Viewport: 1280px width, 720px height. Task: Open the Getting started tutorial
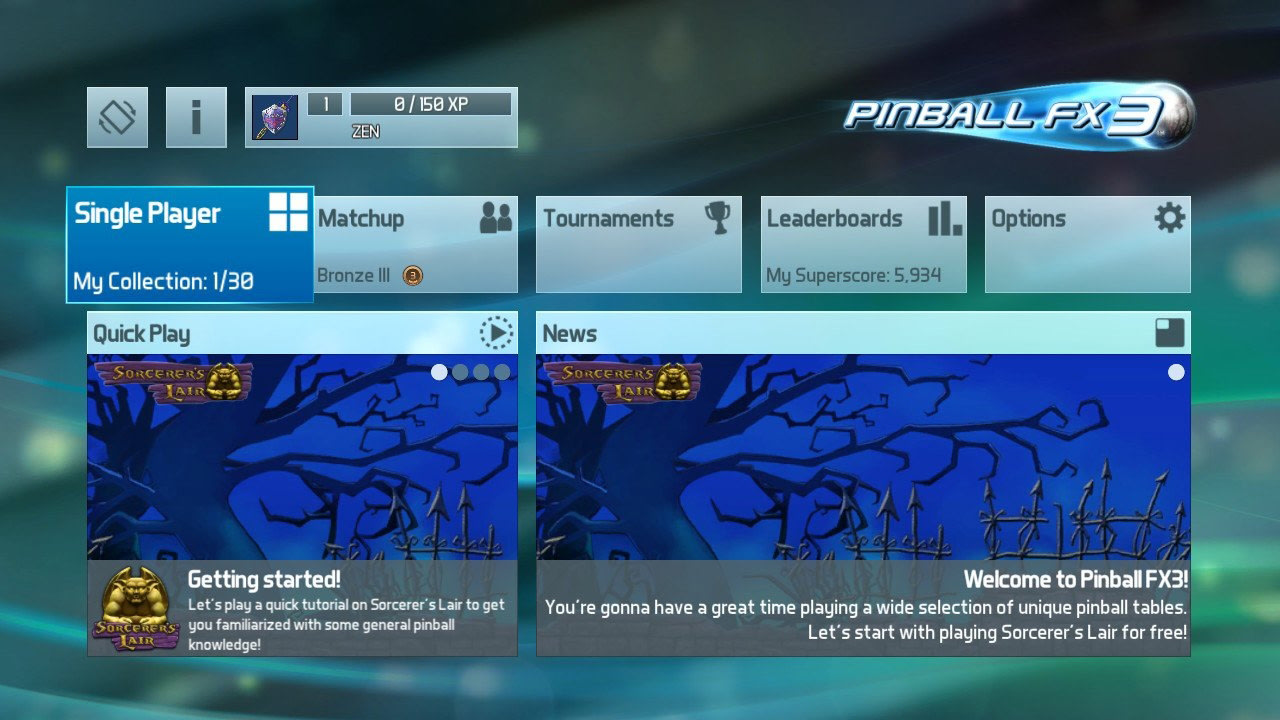(300, 600)
